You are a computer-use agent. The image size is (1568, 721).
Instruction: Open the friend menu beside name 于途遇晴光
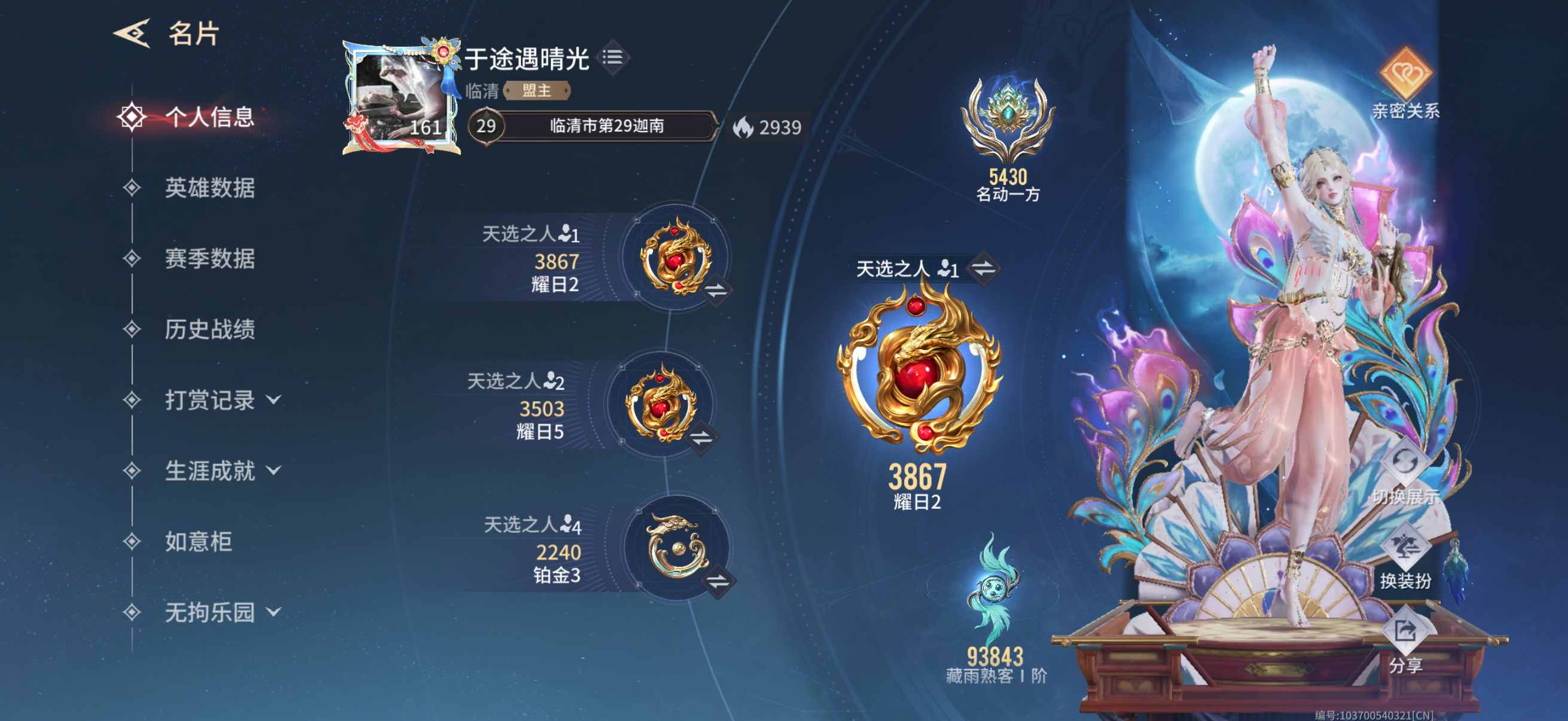tap(614, 56)
